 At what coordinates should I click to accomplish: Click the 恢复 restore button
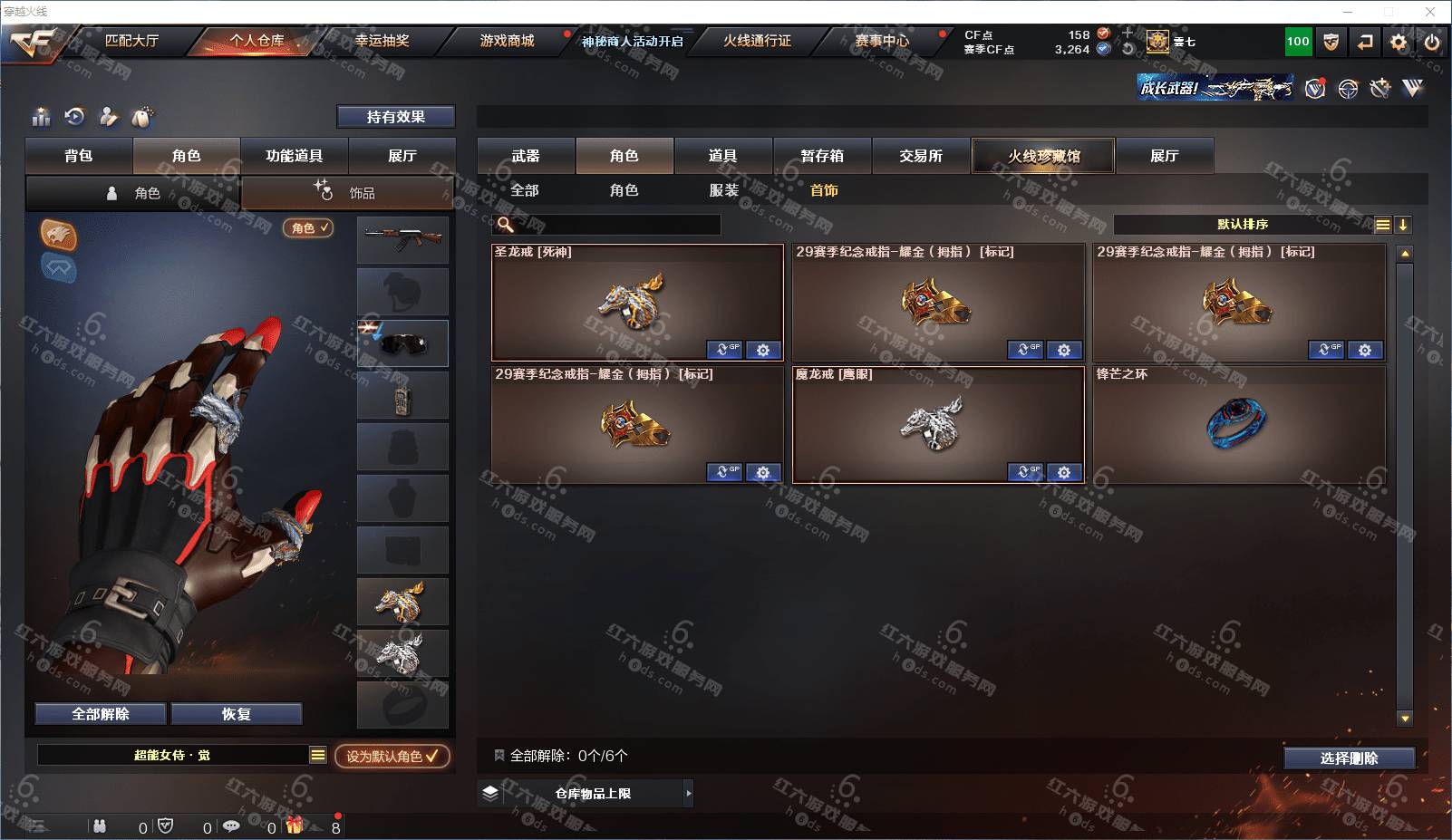click(x=236, y=714)
